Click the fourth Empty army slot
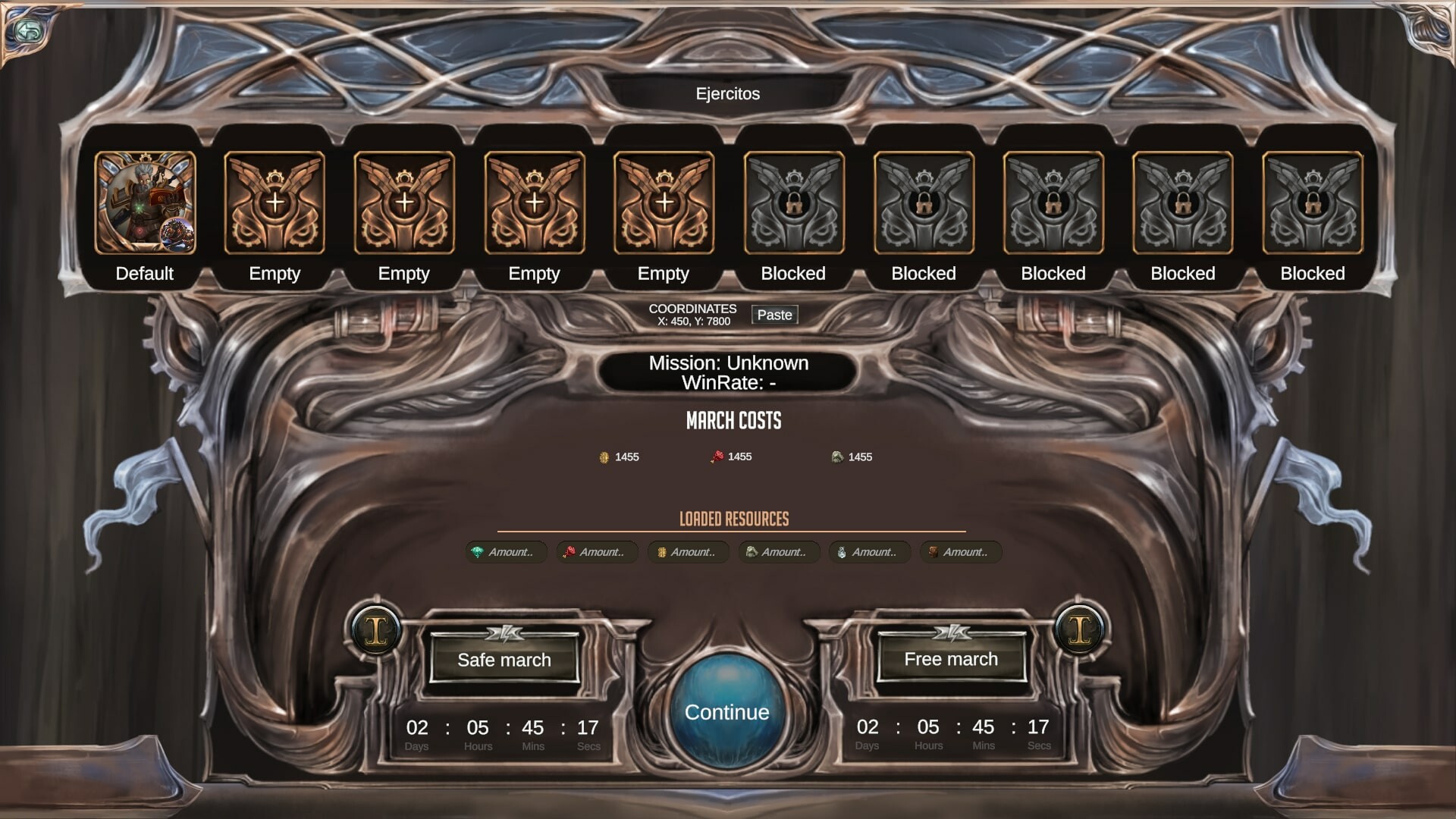This screenshot has width=1456, height=819. point(664,203)
